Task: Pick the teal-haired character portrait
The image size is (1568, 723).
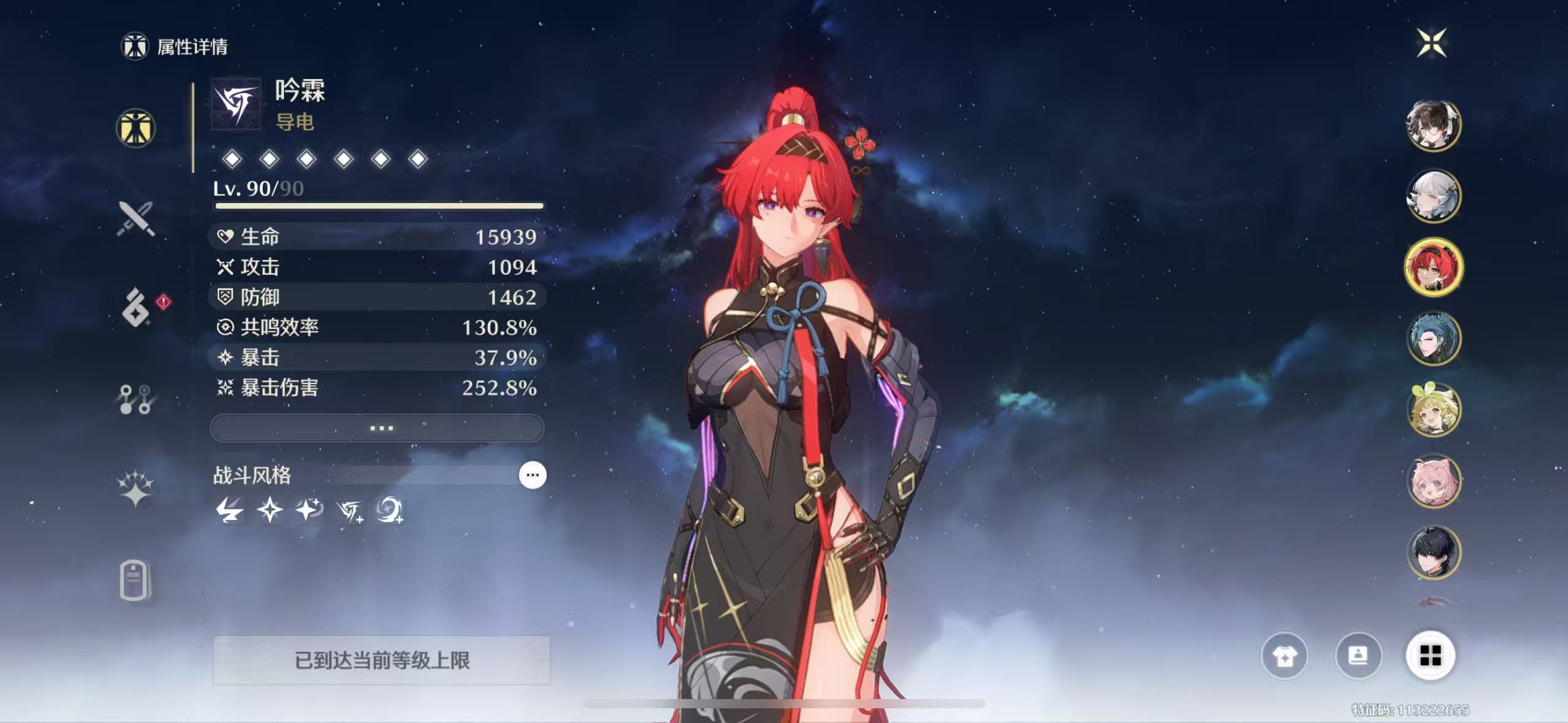Action: pyautogui.click(x=1433, y=339)
